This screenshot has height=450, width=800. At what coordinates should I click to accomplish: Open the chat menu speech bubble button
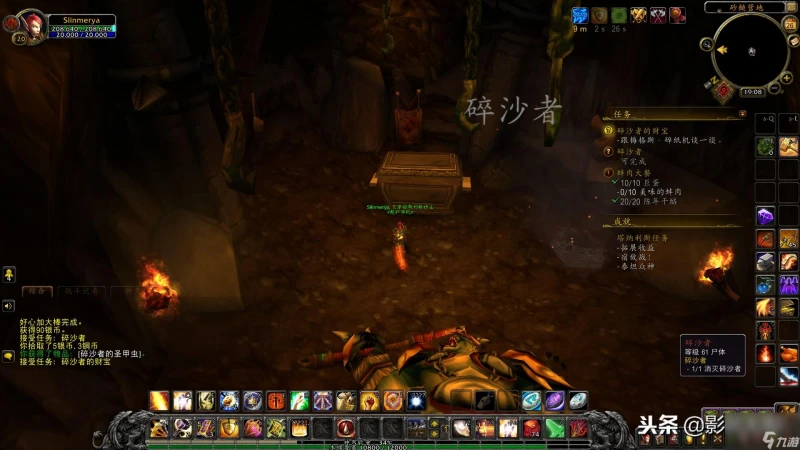tap(8, 355)
